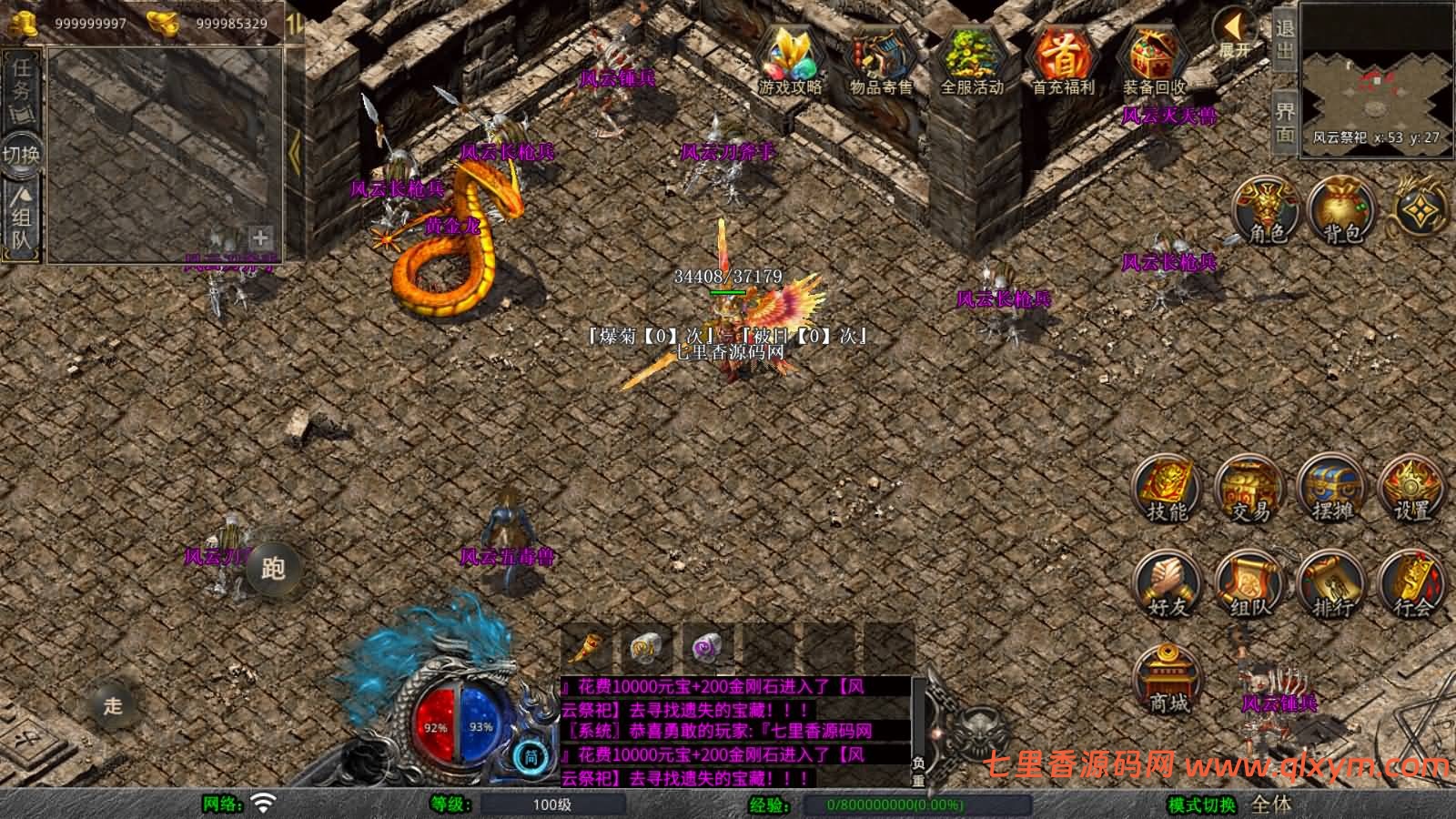
Task: Open the 首充福利 first-recharge bonus icon
Action: tap(1062, 60)
